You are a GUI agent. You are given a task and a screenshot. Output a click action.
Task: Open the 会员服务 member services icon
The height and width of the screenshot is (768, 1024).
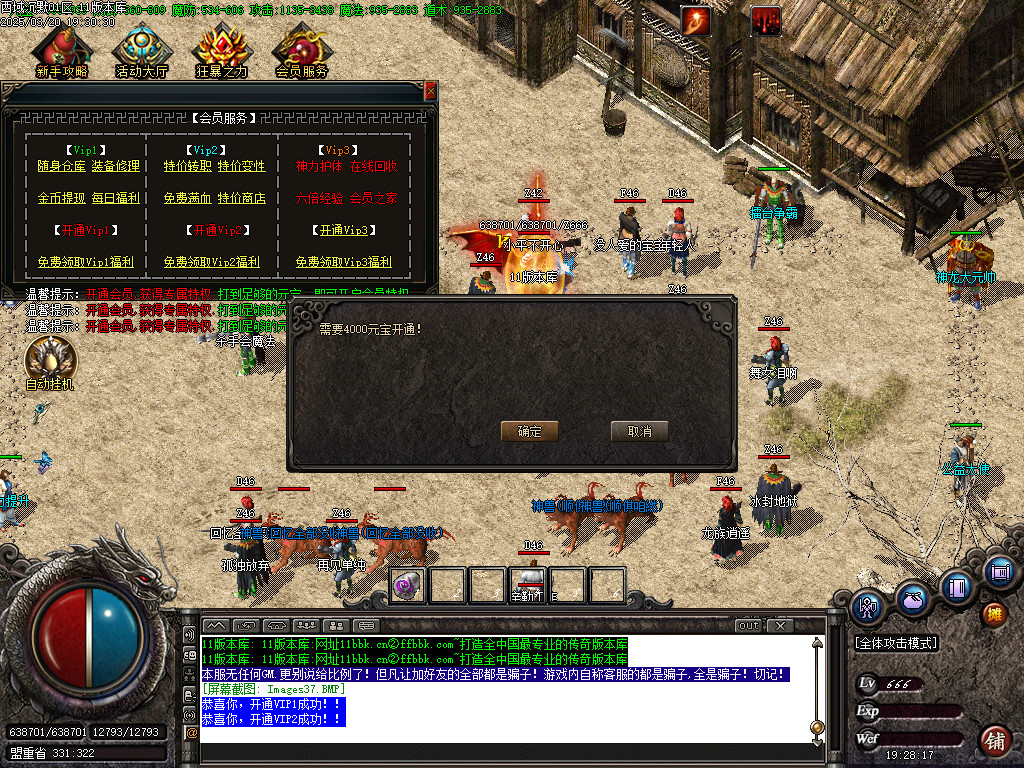pyautogui.click(x=301, y=50)
